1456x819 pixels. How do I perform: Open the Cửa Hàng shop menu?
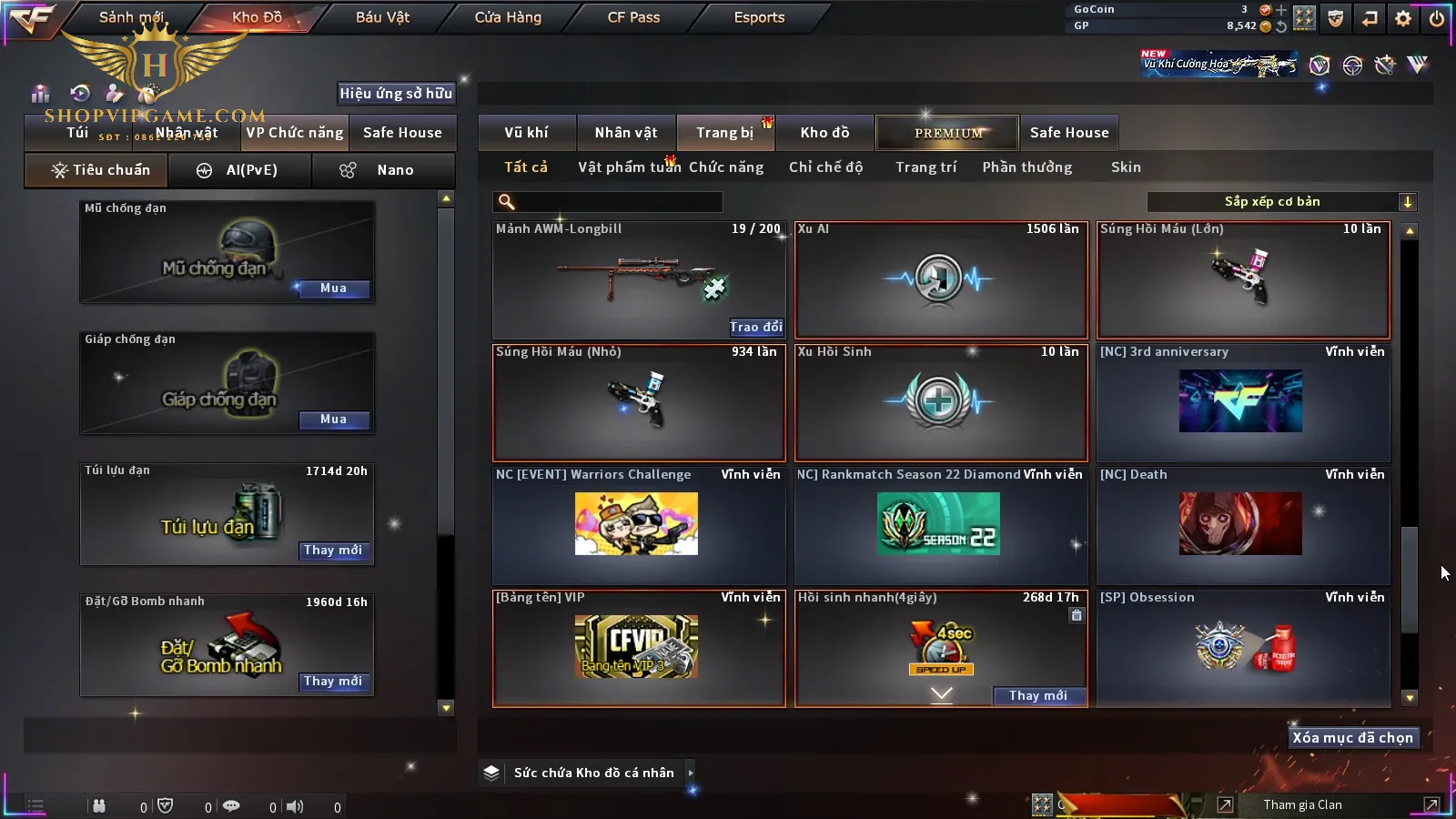coord(508,17)
